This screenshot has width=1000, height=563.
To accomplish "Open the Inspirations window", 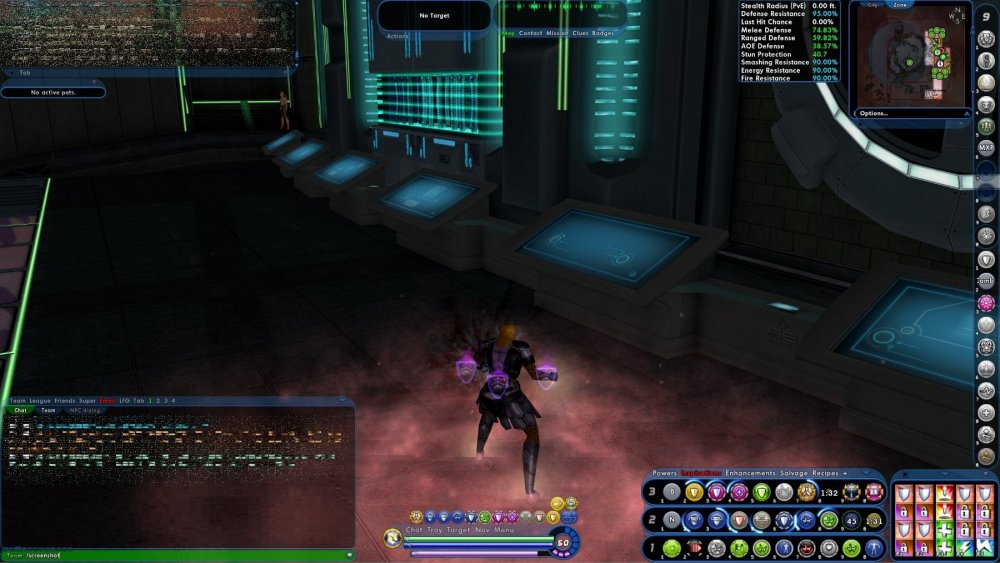I will tap(702, 472).
